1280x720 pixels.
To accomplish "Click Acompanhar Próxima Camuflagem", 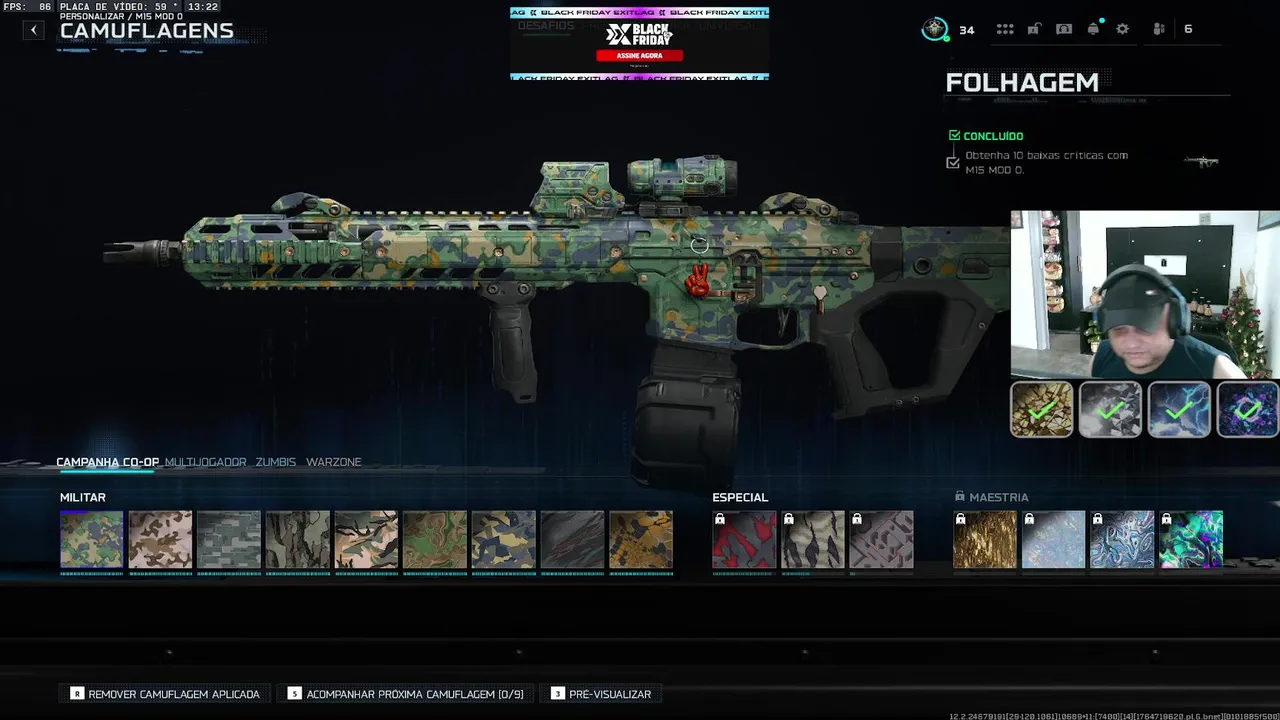I will coord(405,694).
